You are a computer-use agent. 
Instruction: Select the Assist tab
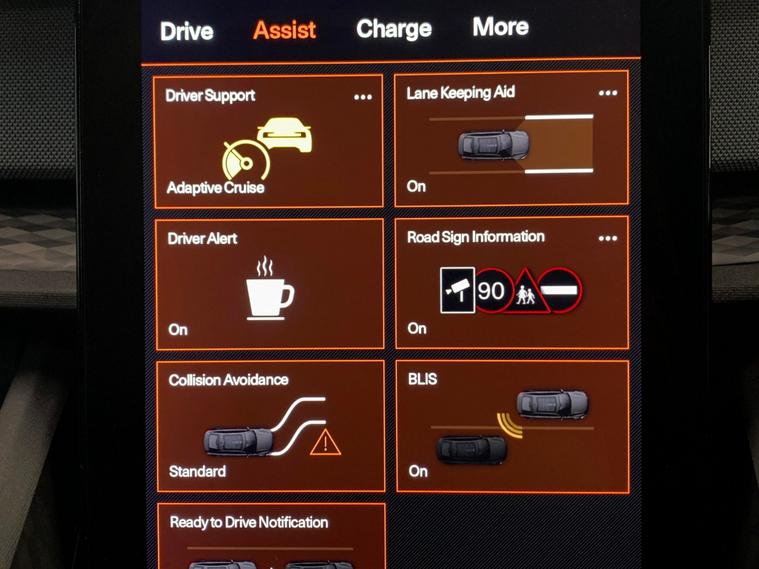285,30
